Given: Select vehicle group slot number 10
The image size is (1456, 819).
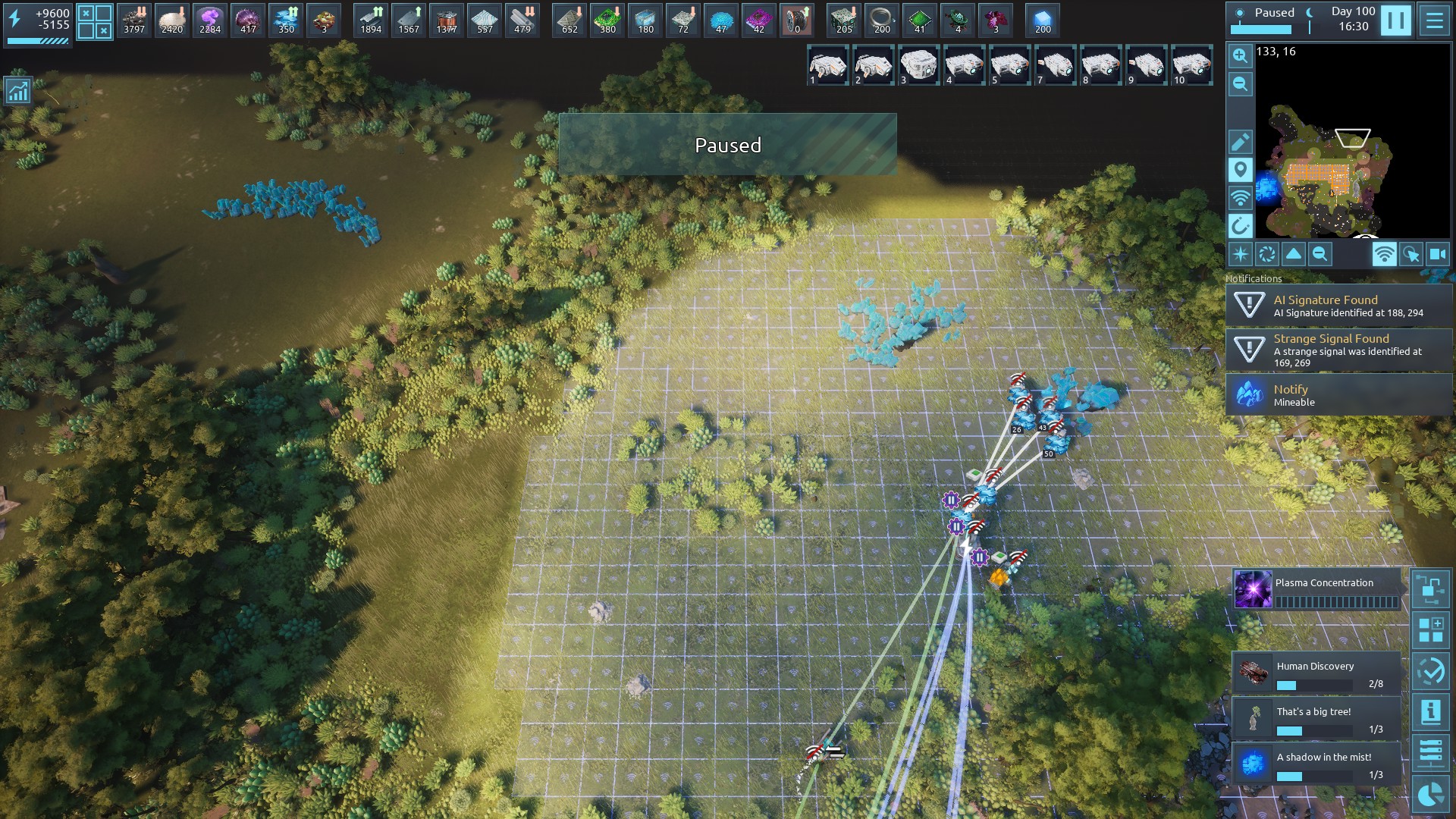Looking at the screenshot, I should [x=1191, y=66].
